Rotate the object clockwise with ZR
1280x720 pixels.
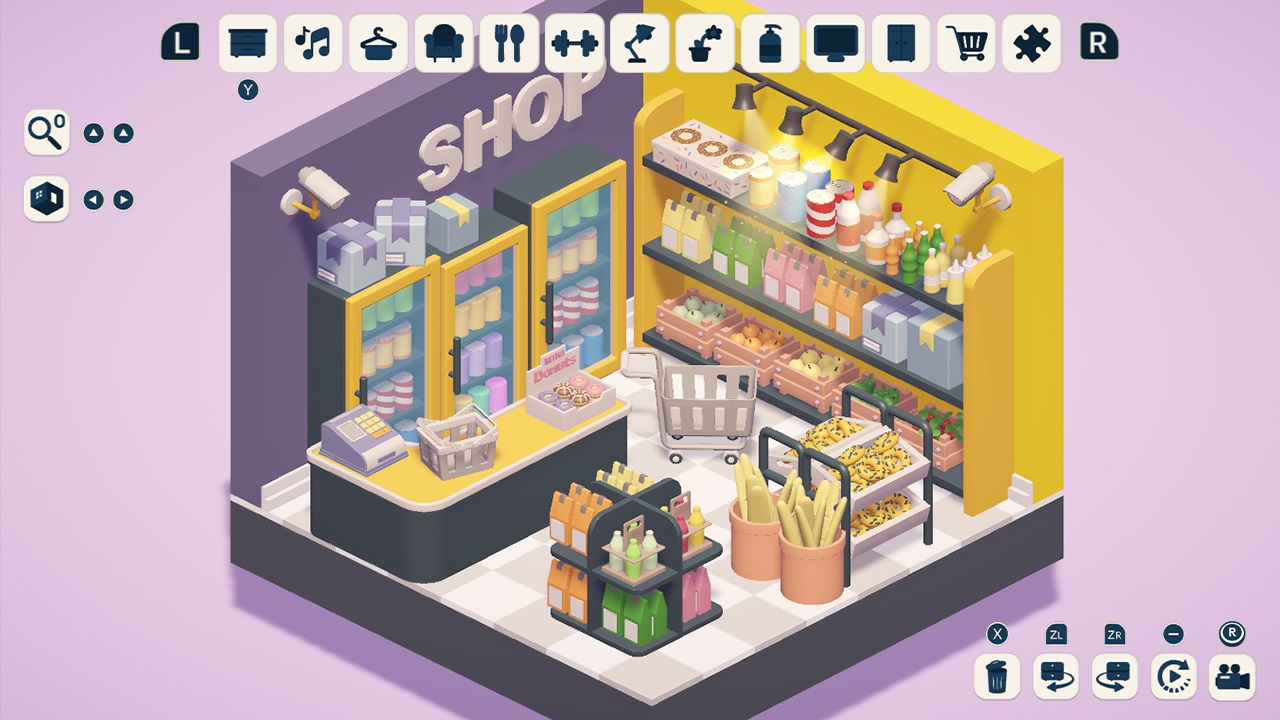(x=1114, y=676)
